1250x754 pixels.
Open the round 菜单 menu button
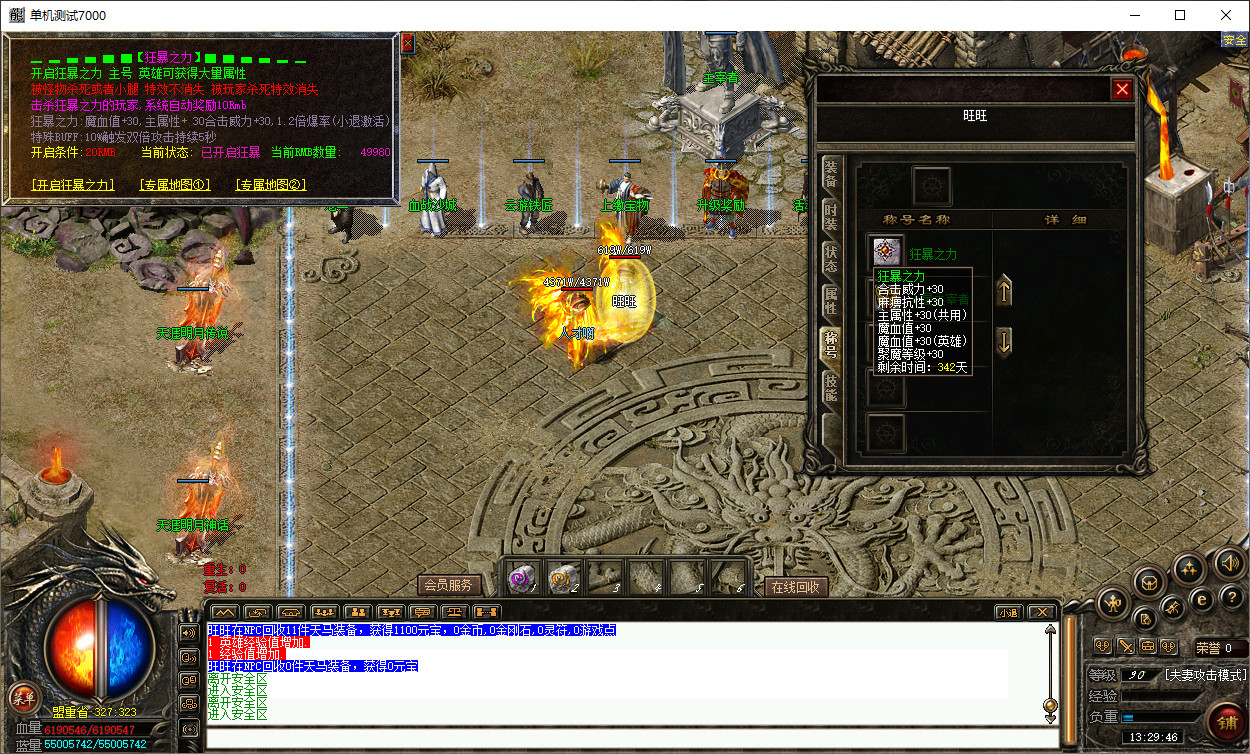click(x=22, y=698)
